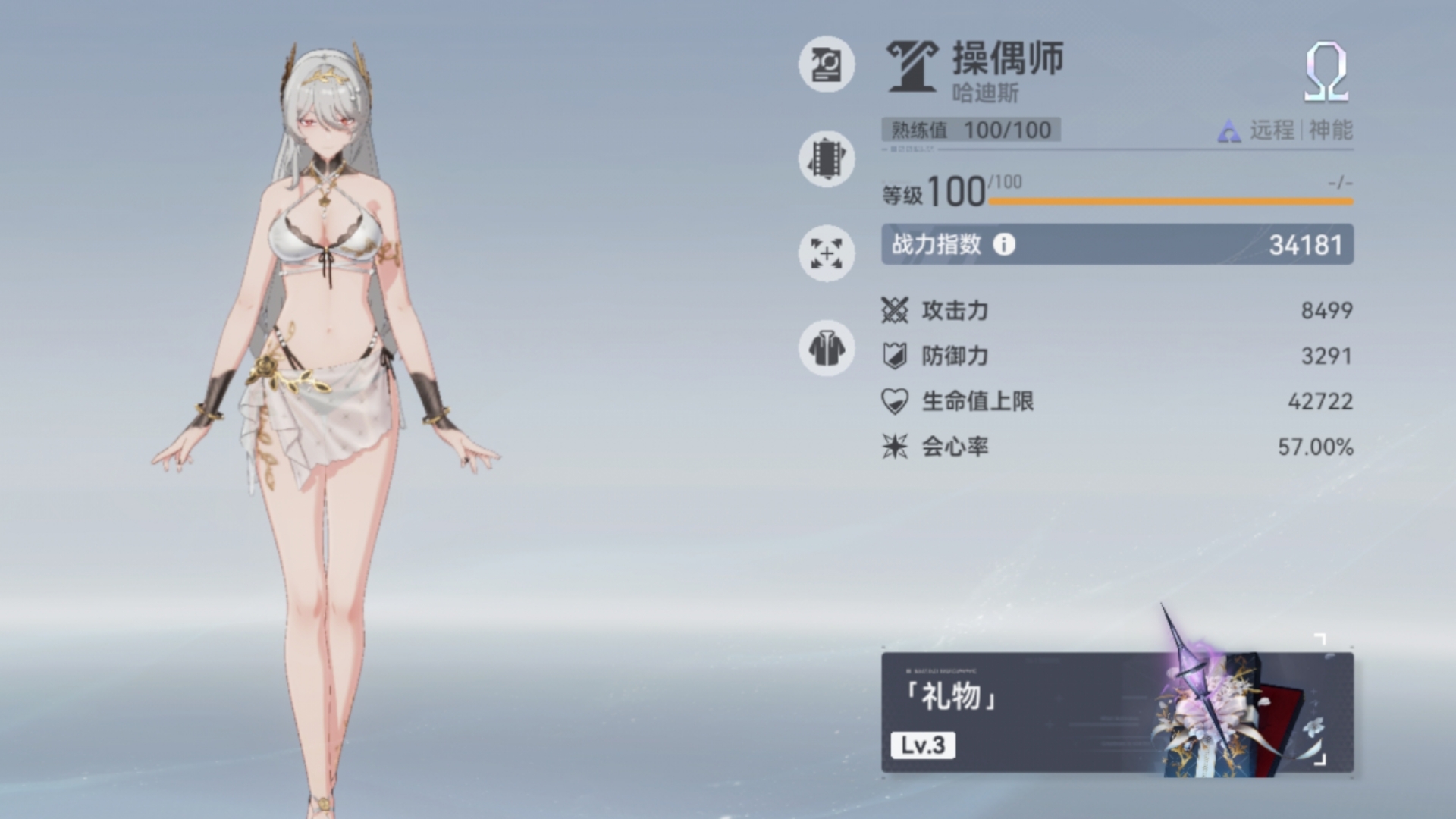Click the 远程 ranged type triangle icon
Screen dimensions: 1456x819
pos(1228,130)
